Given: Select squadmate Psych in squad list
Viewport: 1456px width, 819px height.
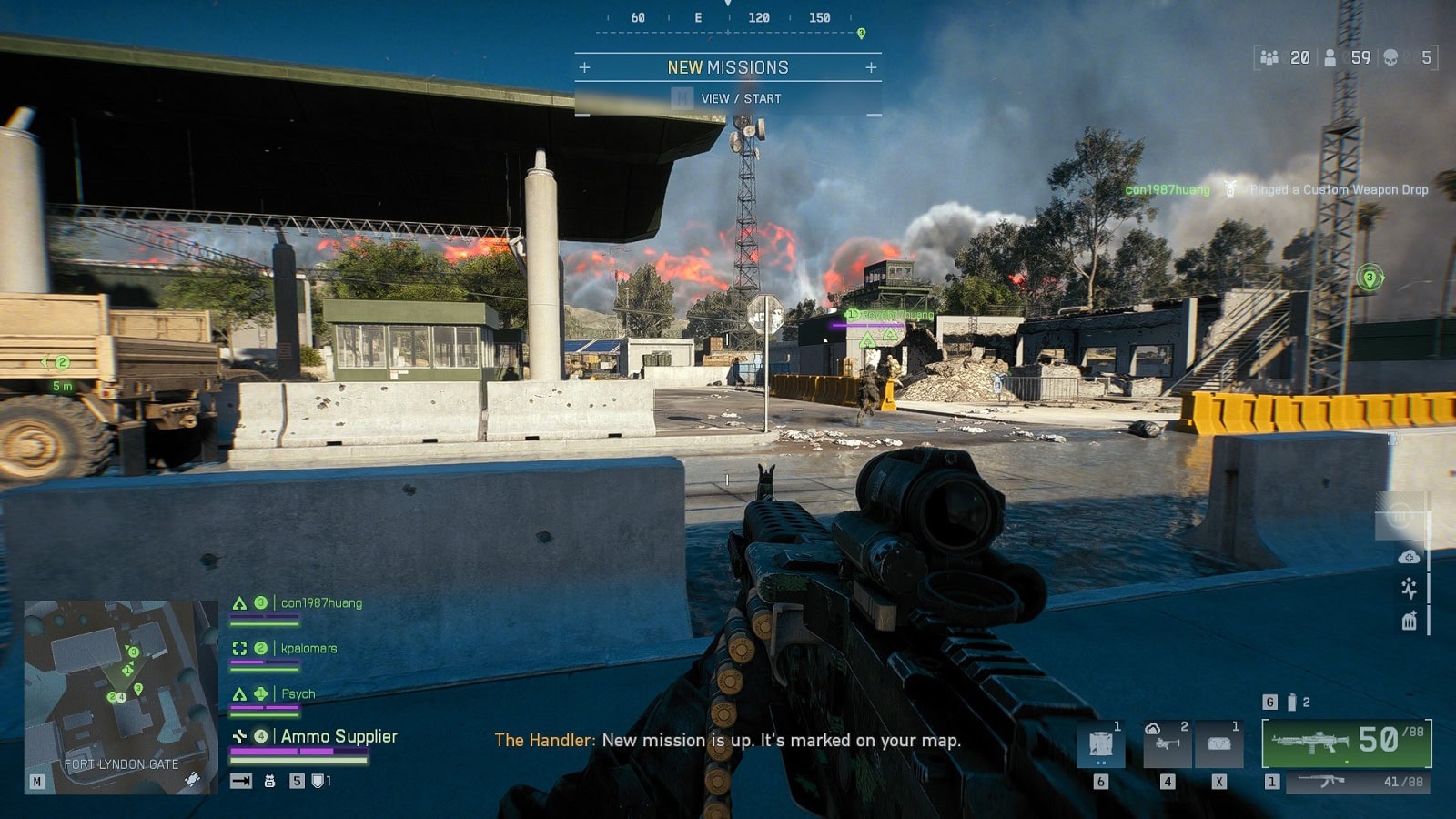Looking at the screenshot, I should [x=298, y=694].
